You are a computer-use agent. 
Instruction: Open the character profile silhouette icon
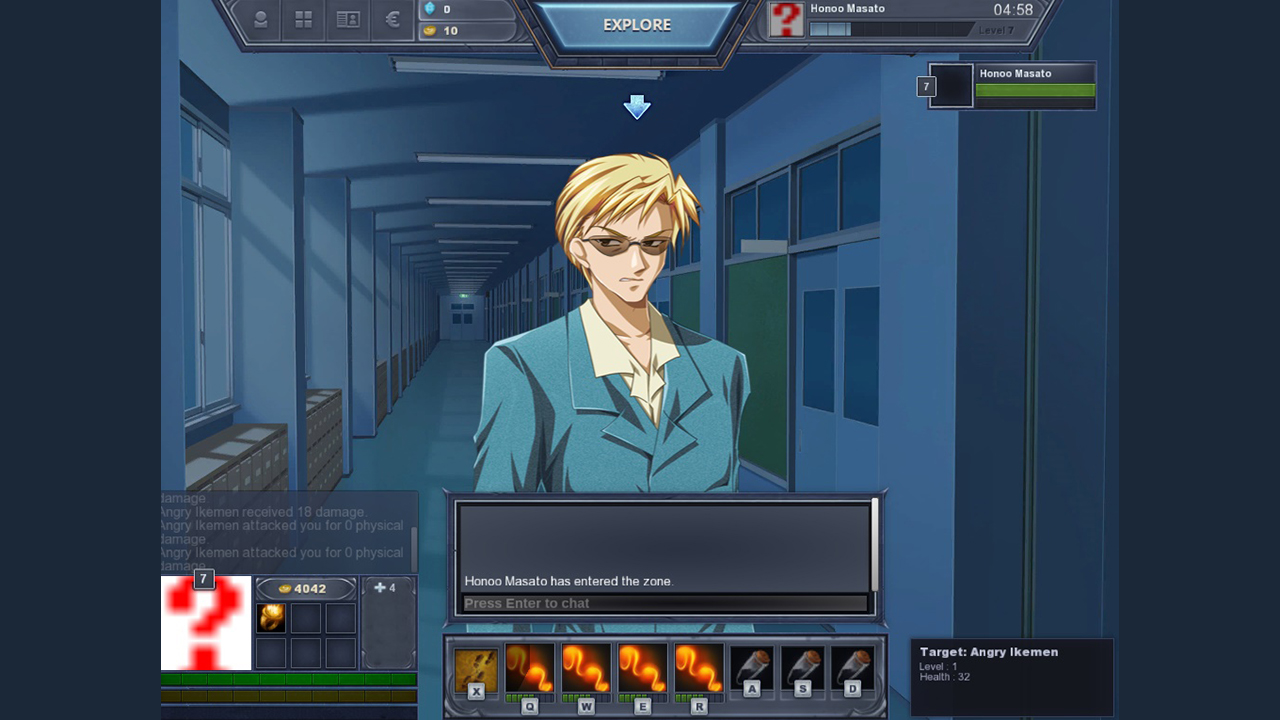[x=261, y=20]
